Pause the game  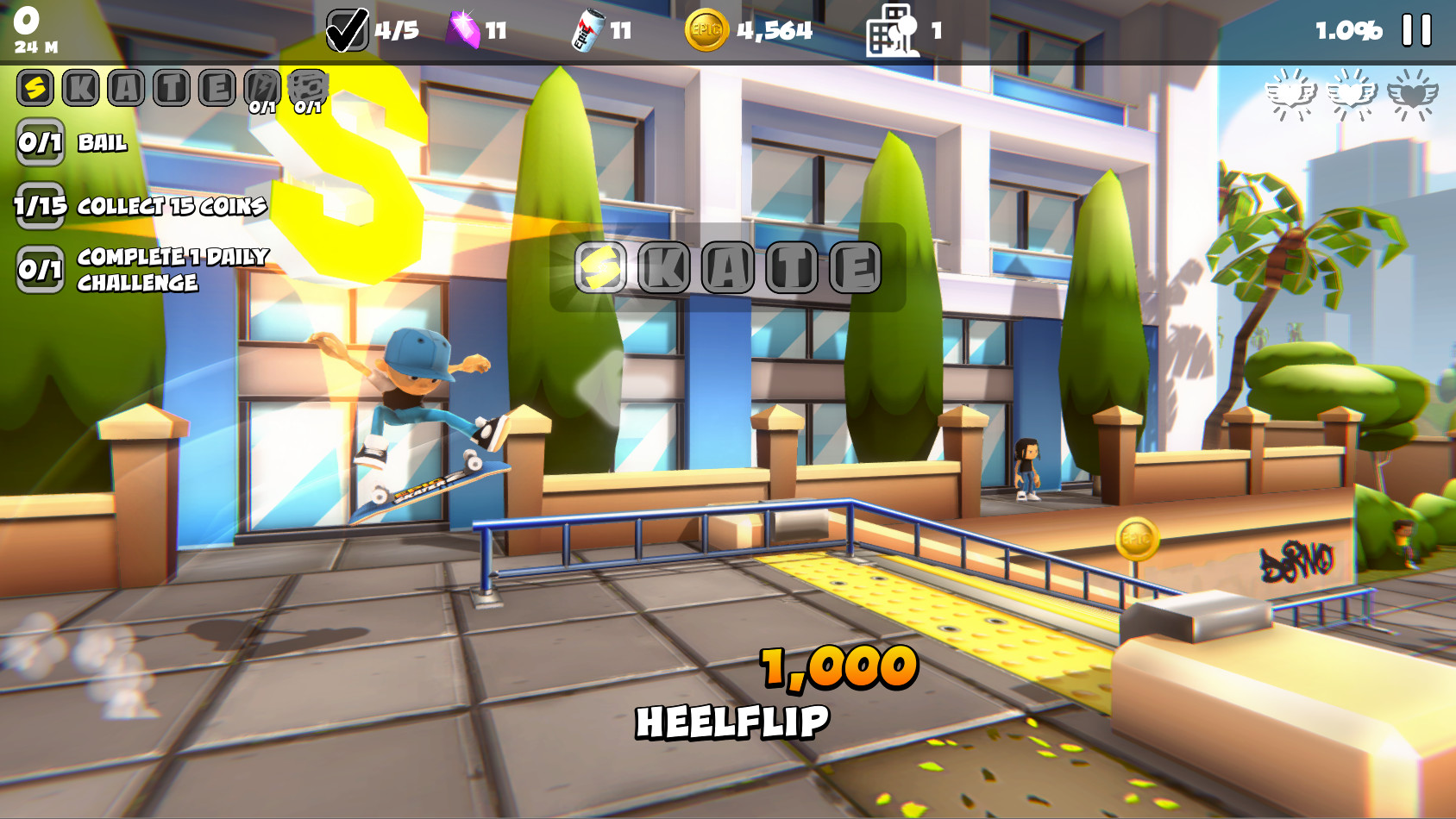(1415, 28)
